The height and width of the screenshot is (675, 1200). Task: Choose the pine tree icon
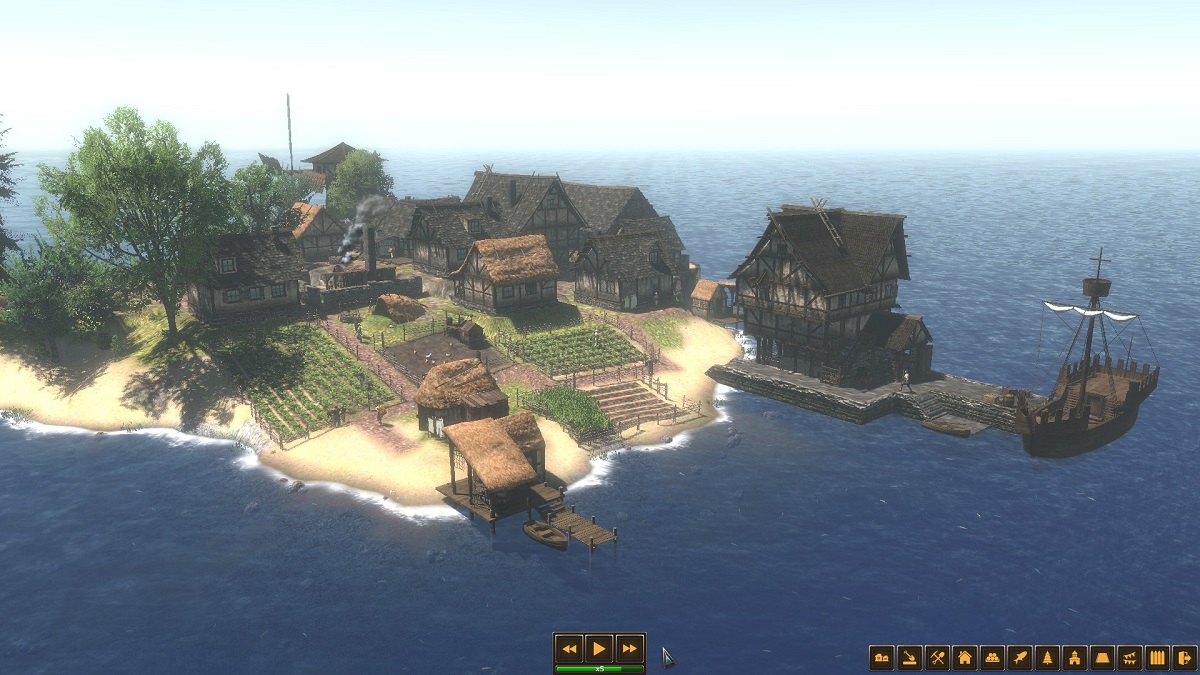click(x=1047, y=657)
